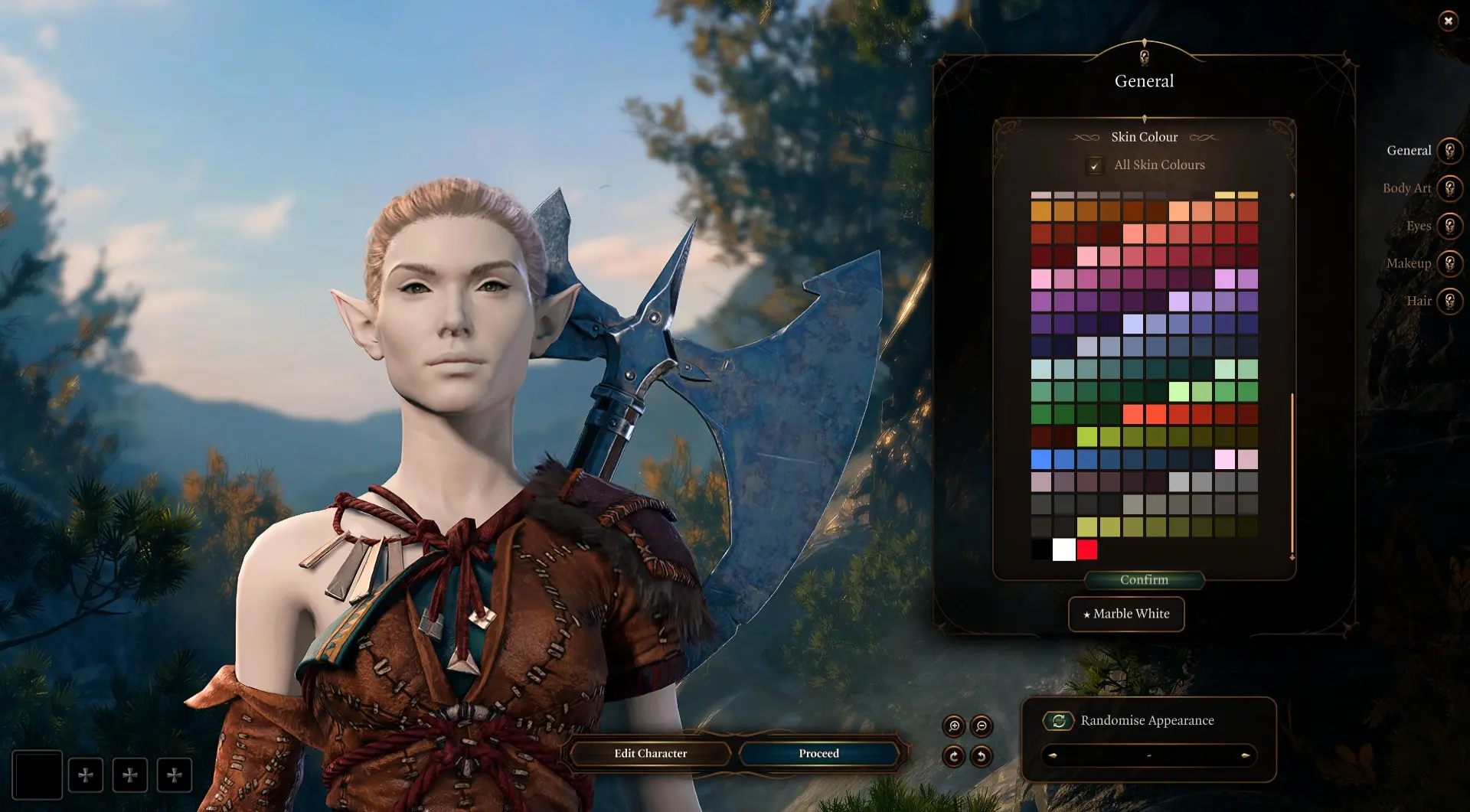Switch to the Eyes tab
The height and width of the screenshot is (812, 1470).
point(1449,226)
